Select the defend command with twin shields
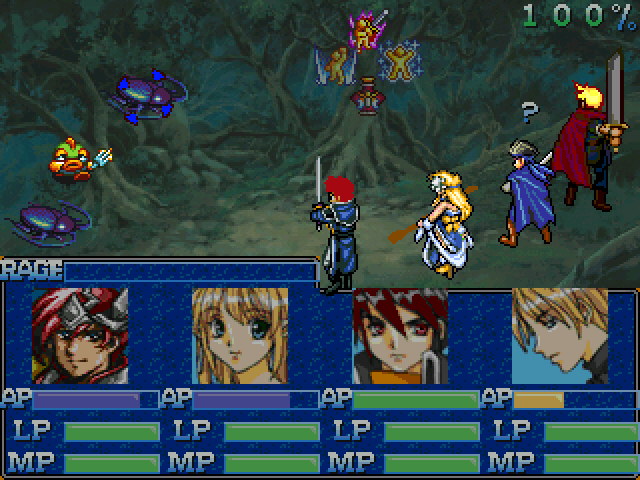The height and width of the screenshot is (480, 640). coord(337,66)
